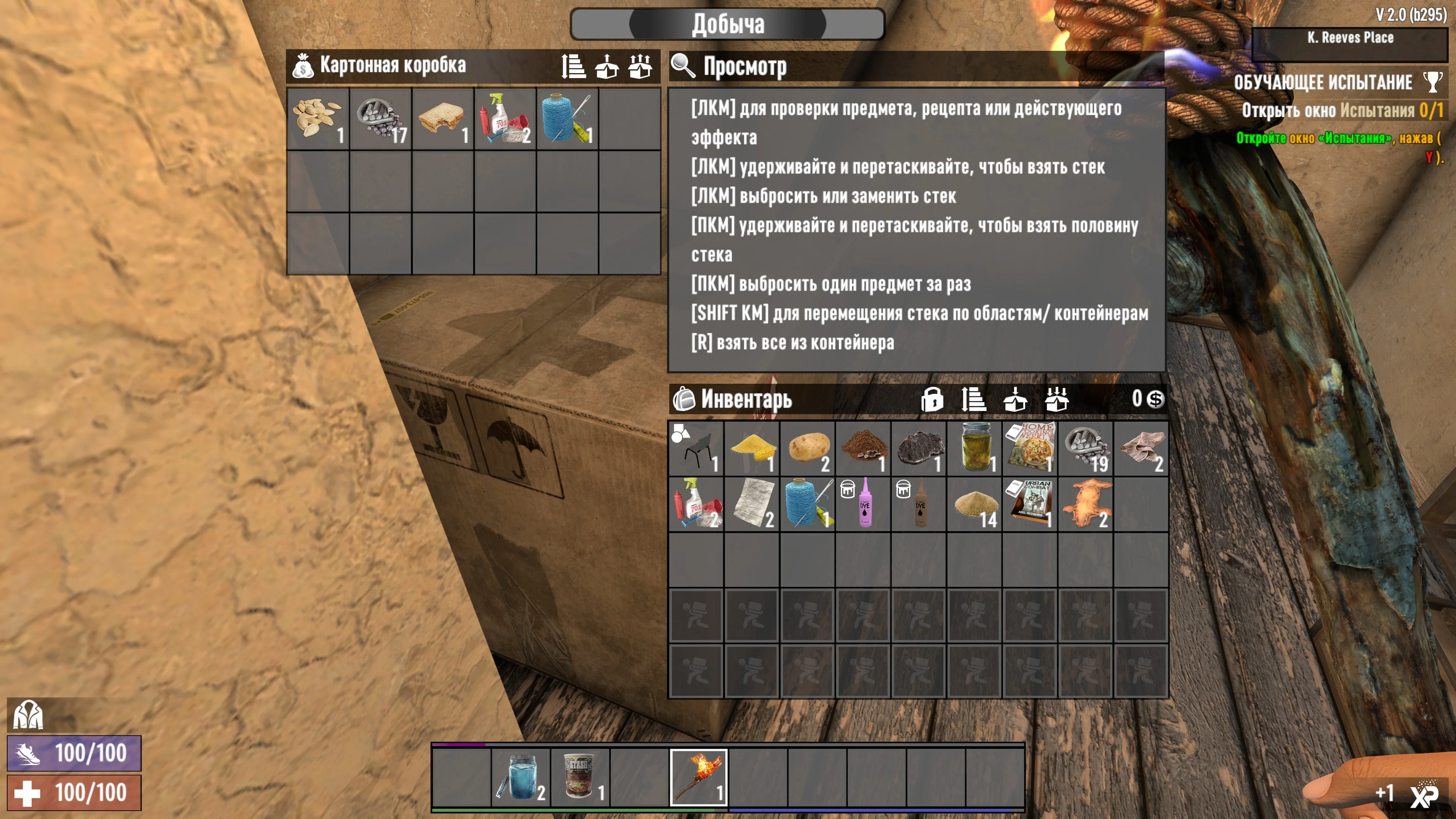The height and width of the screenshot is (819, 1456).
Task: Choose the Stash can in the hotbar
Action: (580, 777)
